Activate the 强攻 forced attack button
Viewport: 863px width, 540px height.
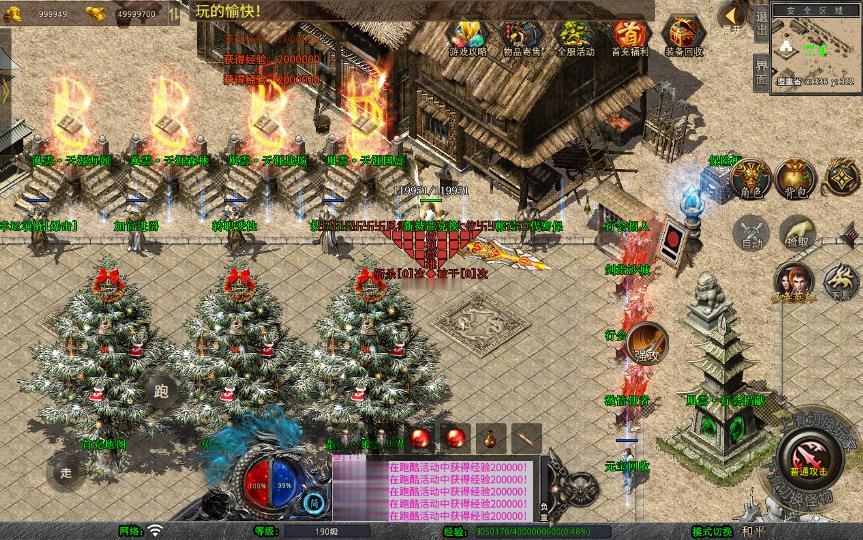pyautogui.click(x=646, y=343)
